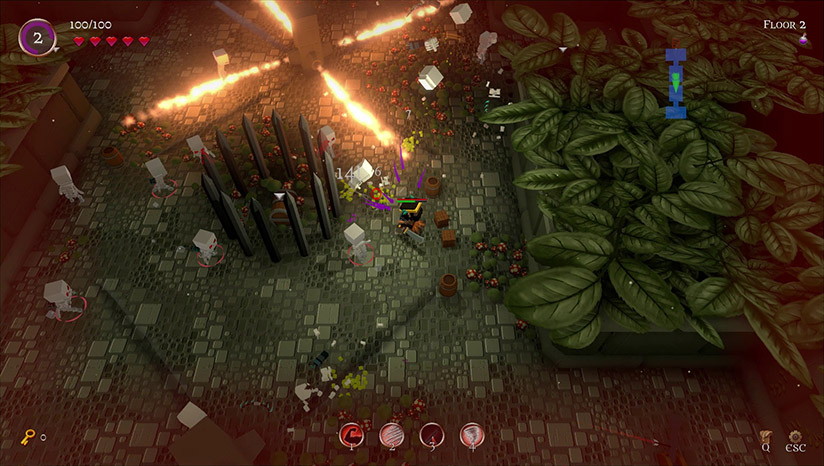Use the slash streaks ability
Image resolution: width=824 pixels, height=466 pixels.
(391, 434)
